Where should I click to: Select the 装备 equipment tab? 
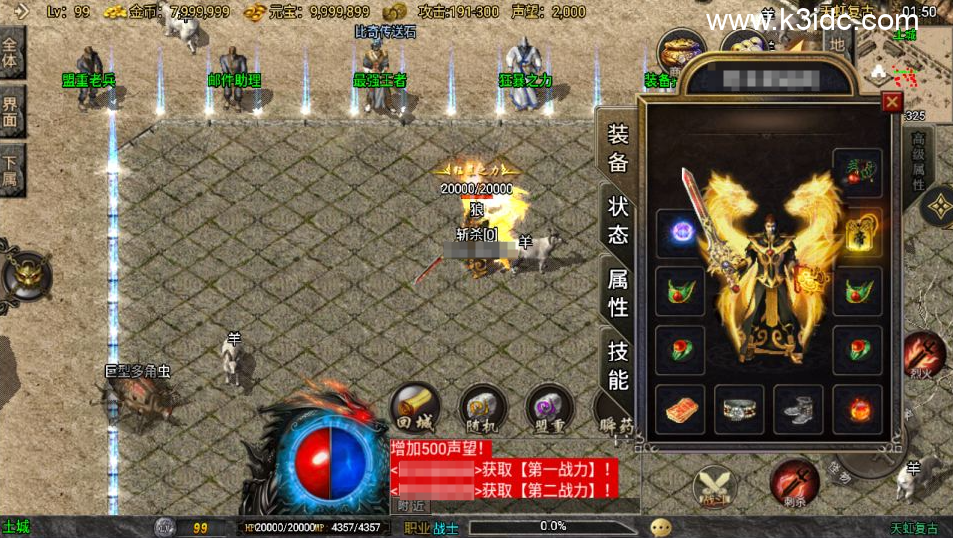point(618,148)
